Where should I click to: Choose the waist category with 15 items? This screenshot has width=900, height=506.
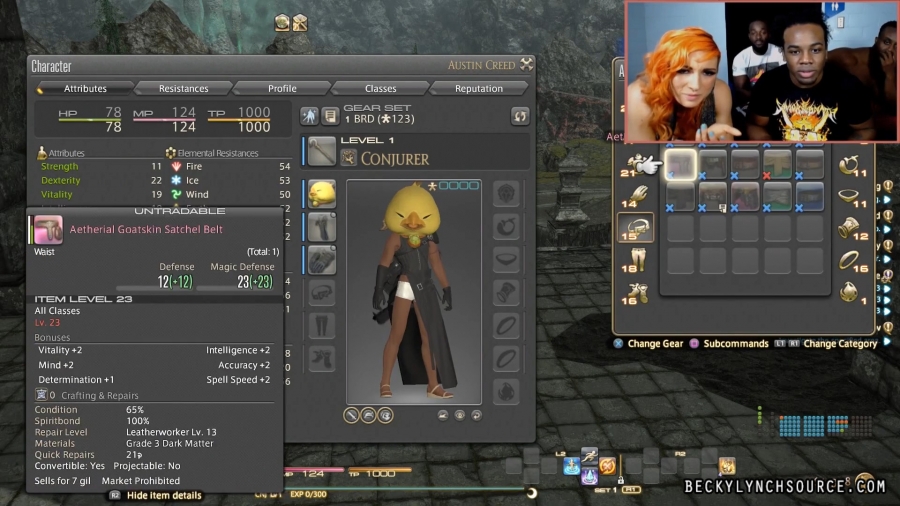(636, 228)
